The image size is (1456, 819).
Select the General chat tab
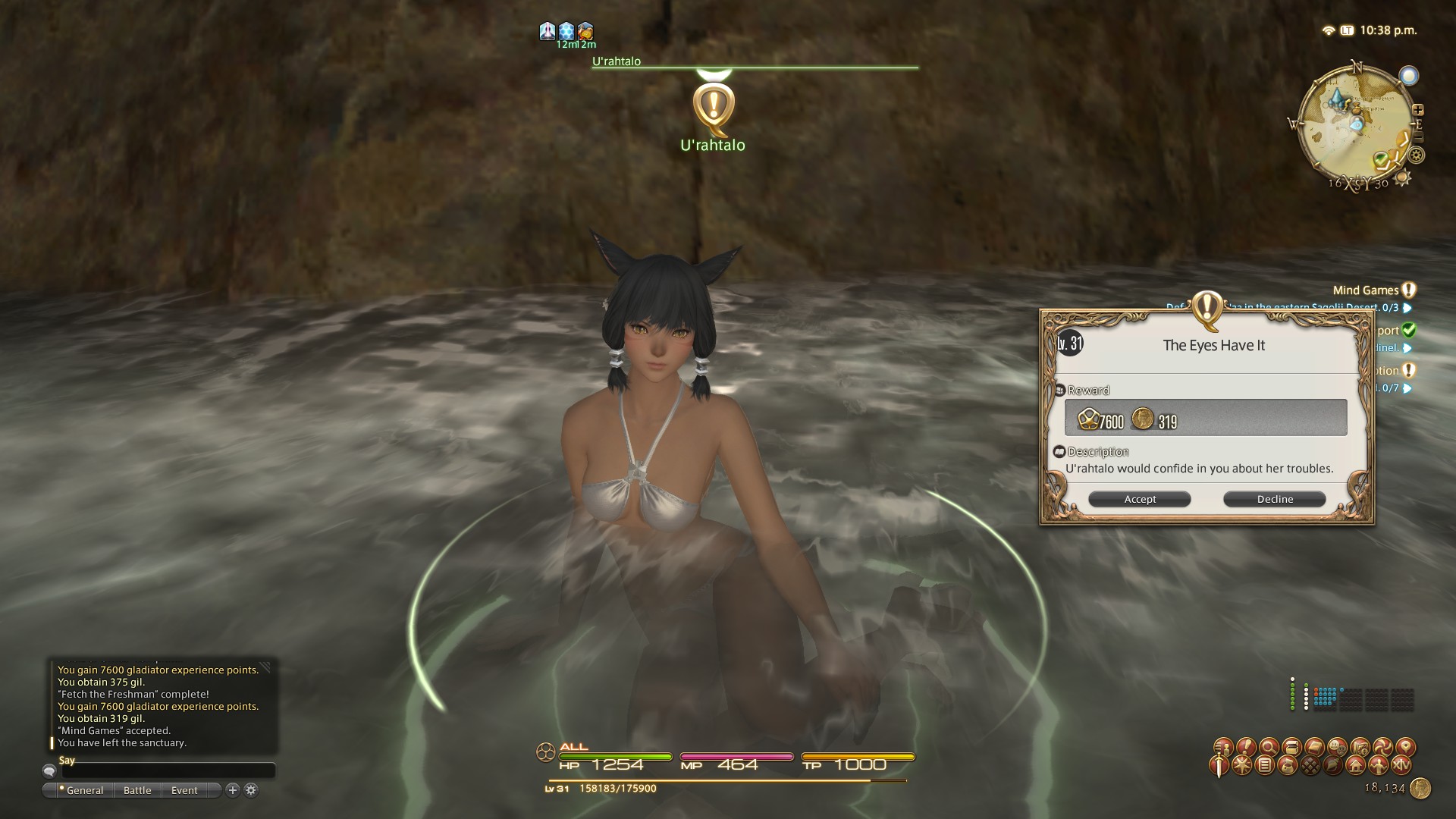[84, 790]
